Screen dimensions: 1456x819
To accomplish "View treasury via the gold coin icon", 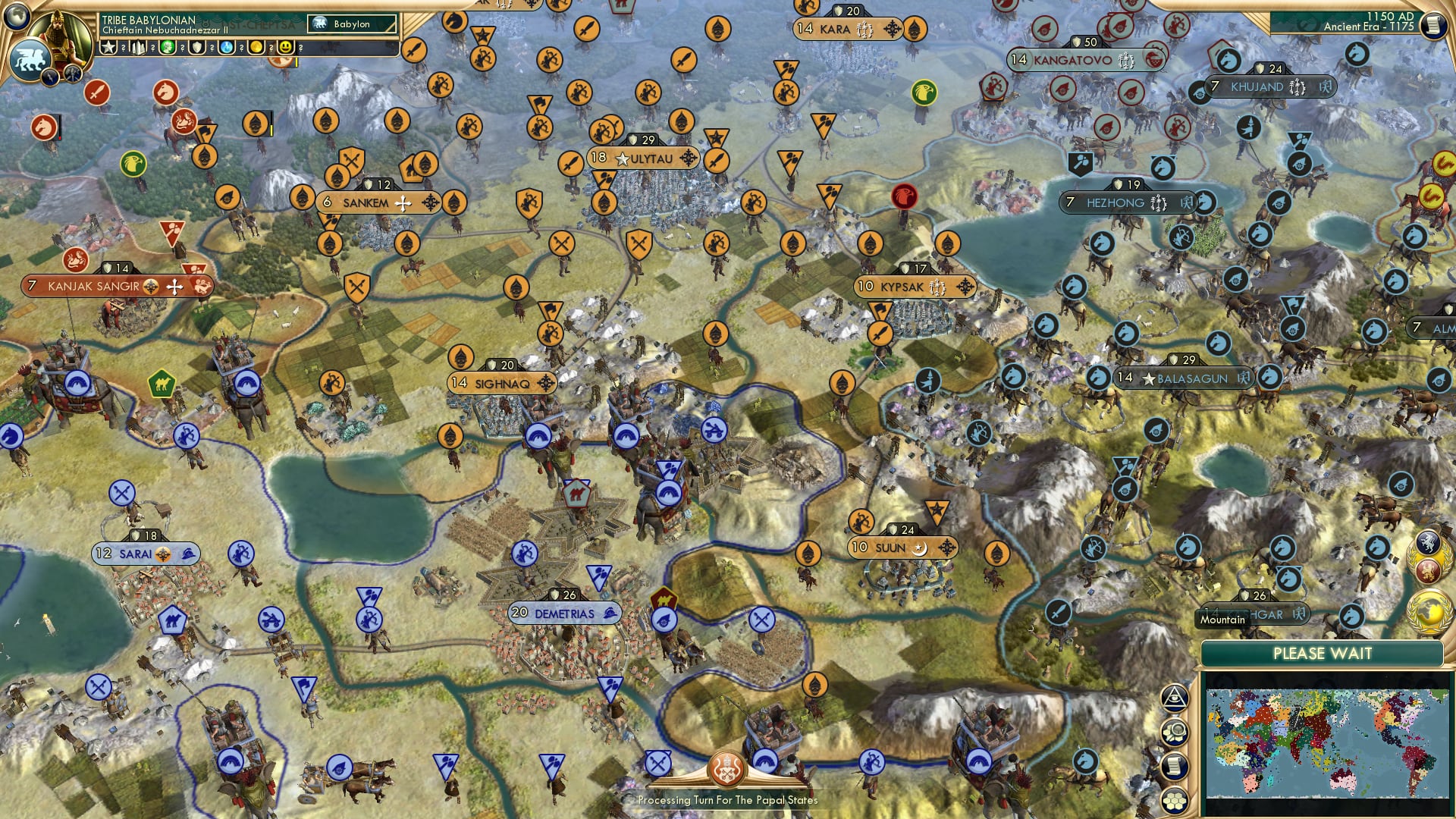I will point(256,48).
